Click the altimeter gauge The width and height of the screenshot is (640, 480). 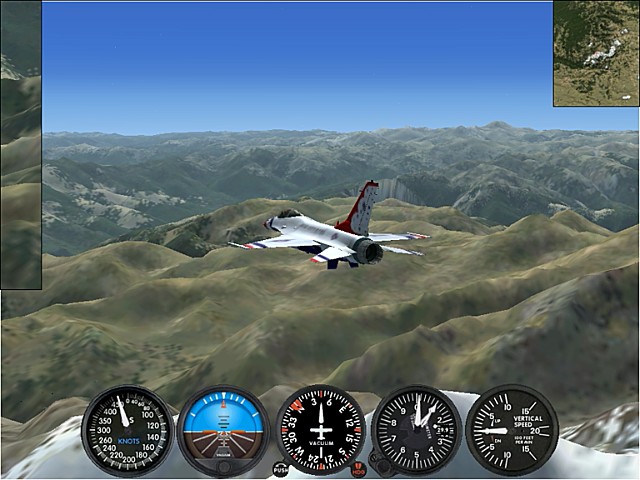[416, 431]
